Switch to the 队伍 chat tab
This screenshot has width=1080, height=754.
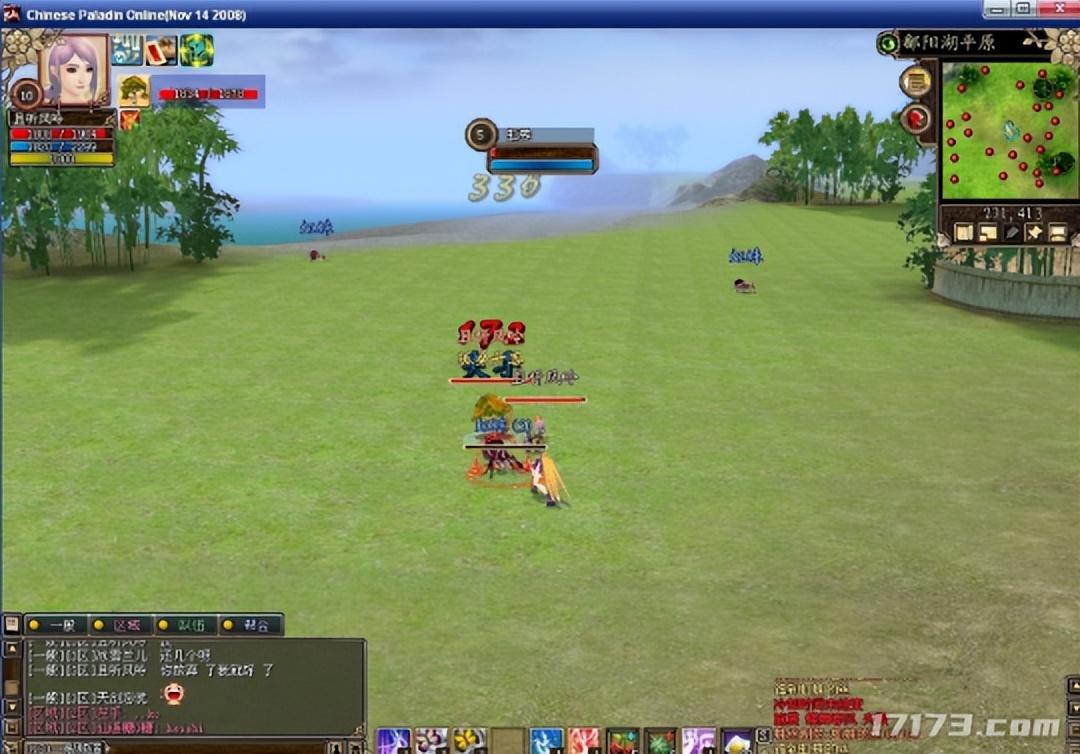186,625
